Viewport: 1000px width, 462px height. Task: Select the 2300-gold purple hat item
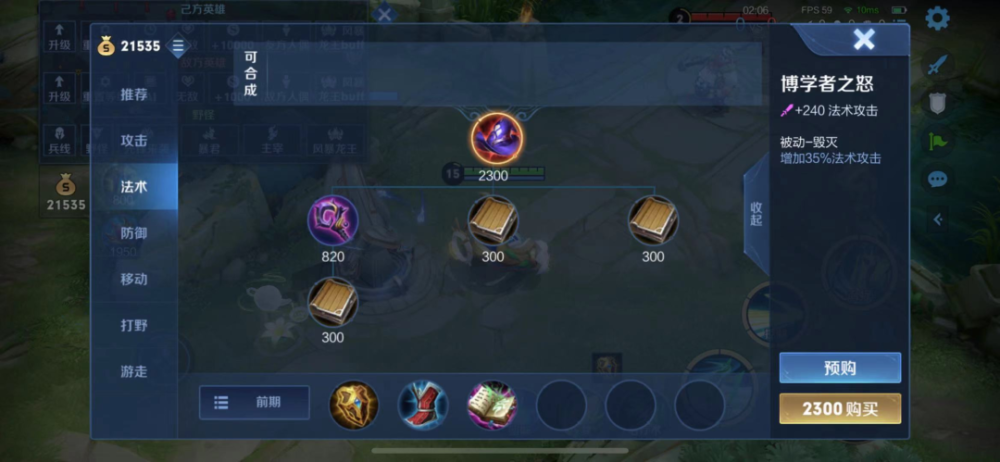click(x=493, y=137)
